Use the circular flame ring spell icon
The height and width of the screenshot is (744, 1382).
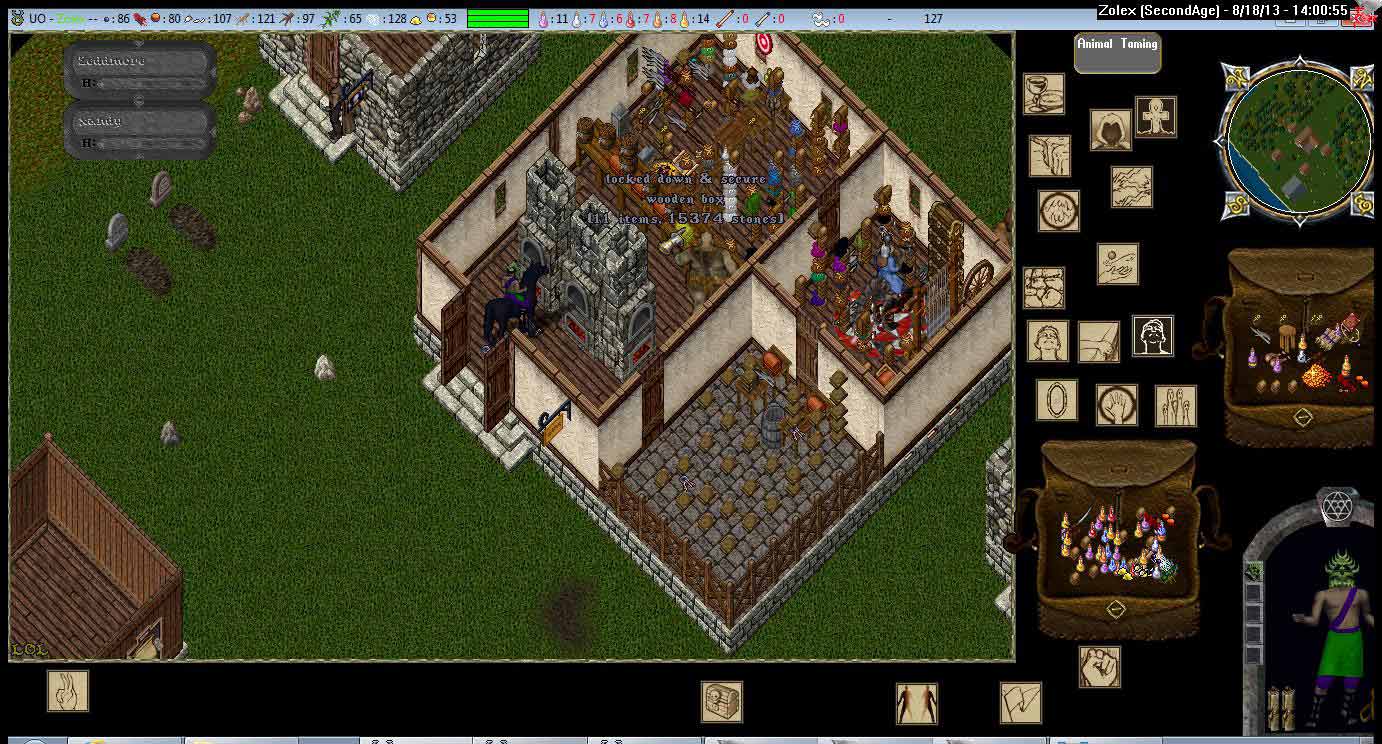coord(1058,211)
